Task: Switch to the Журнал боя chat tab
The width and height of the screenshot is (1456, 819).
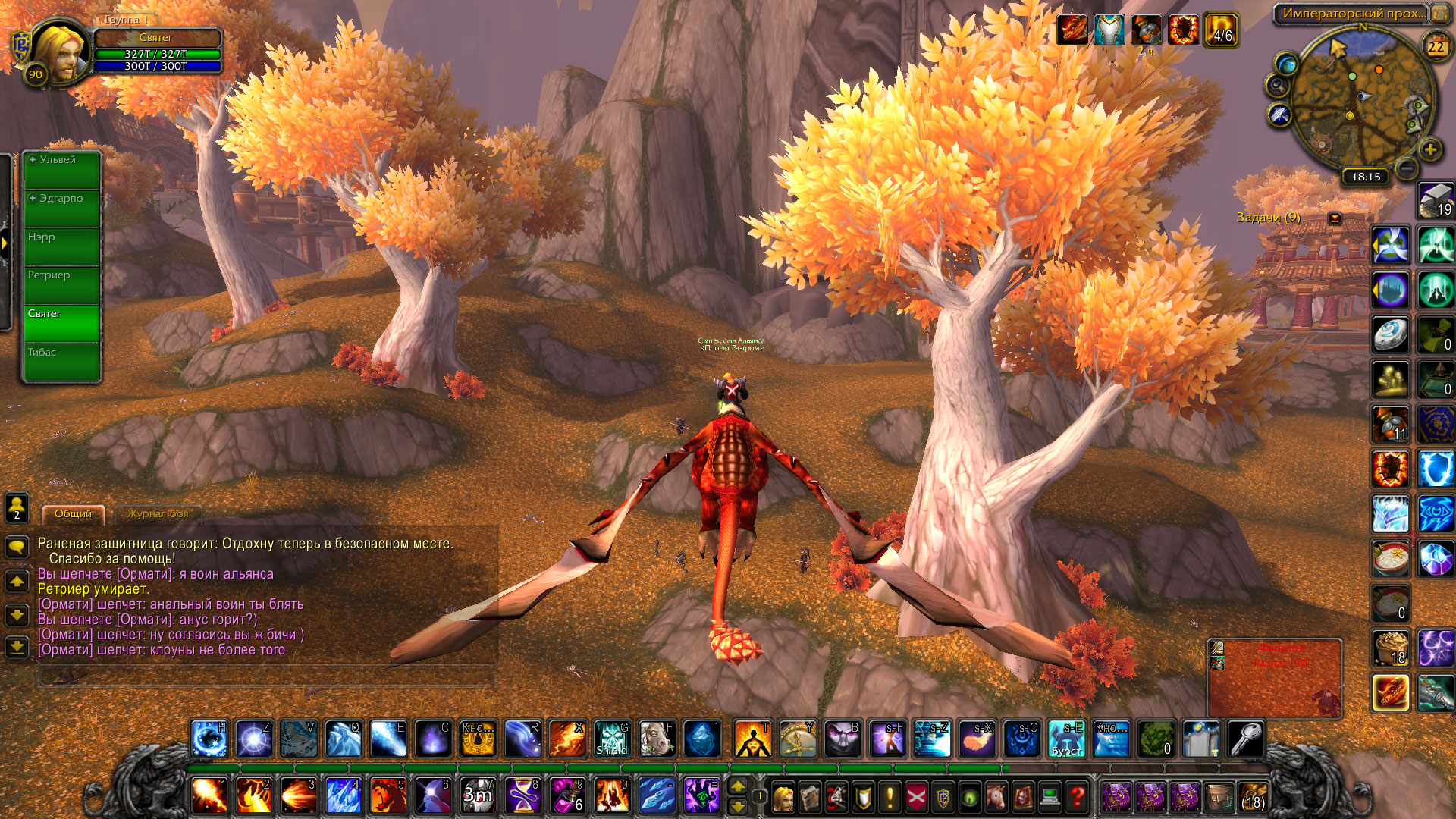Action: [x=157, y=514]
